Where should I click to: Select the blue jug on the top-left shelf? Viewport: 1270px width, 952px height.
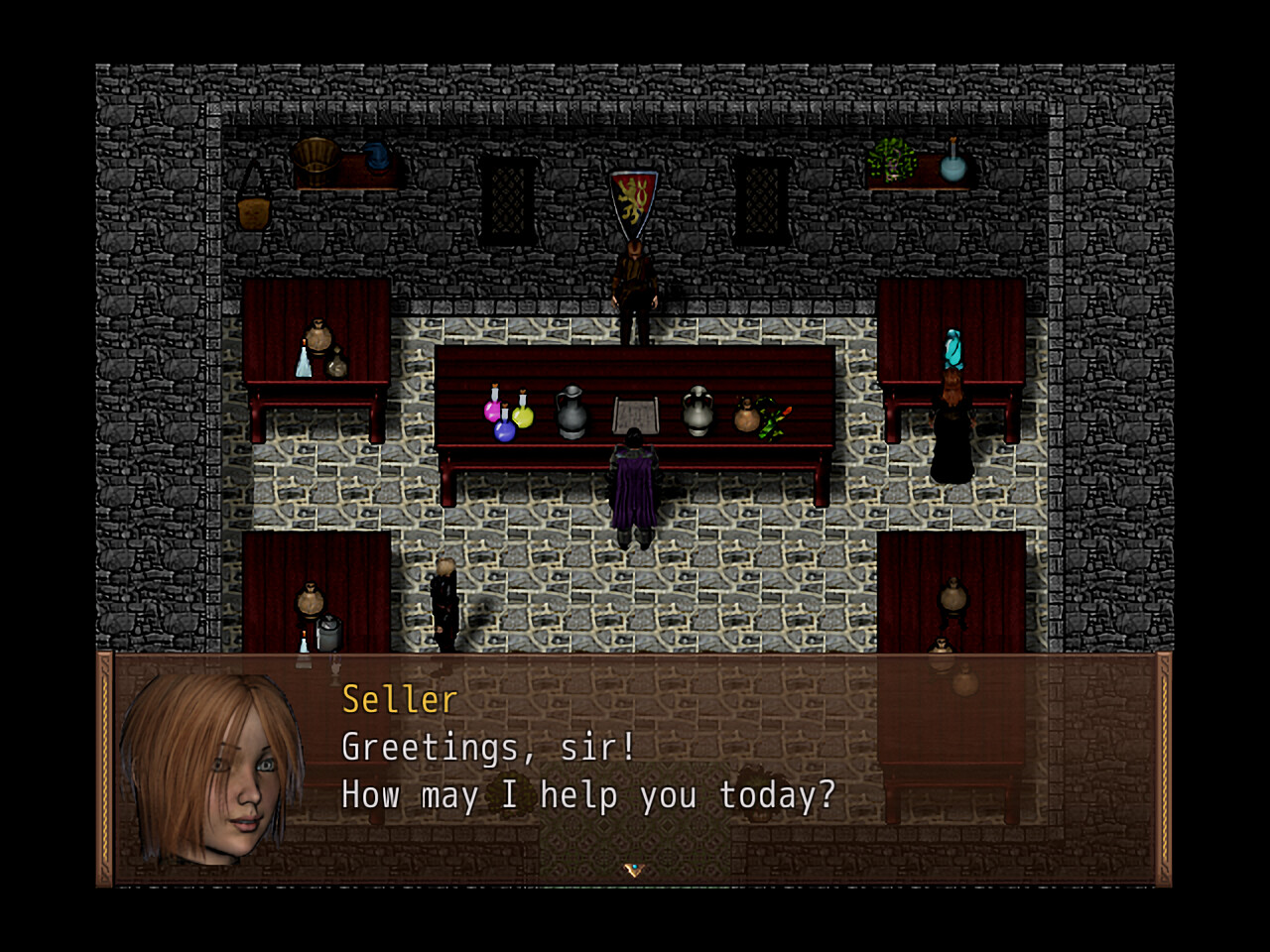coord(378,157)
